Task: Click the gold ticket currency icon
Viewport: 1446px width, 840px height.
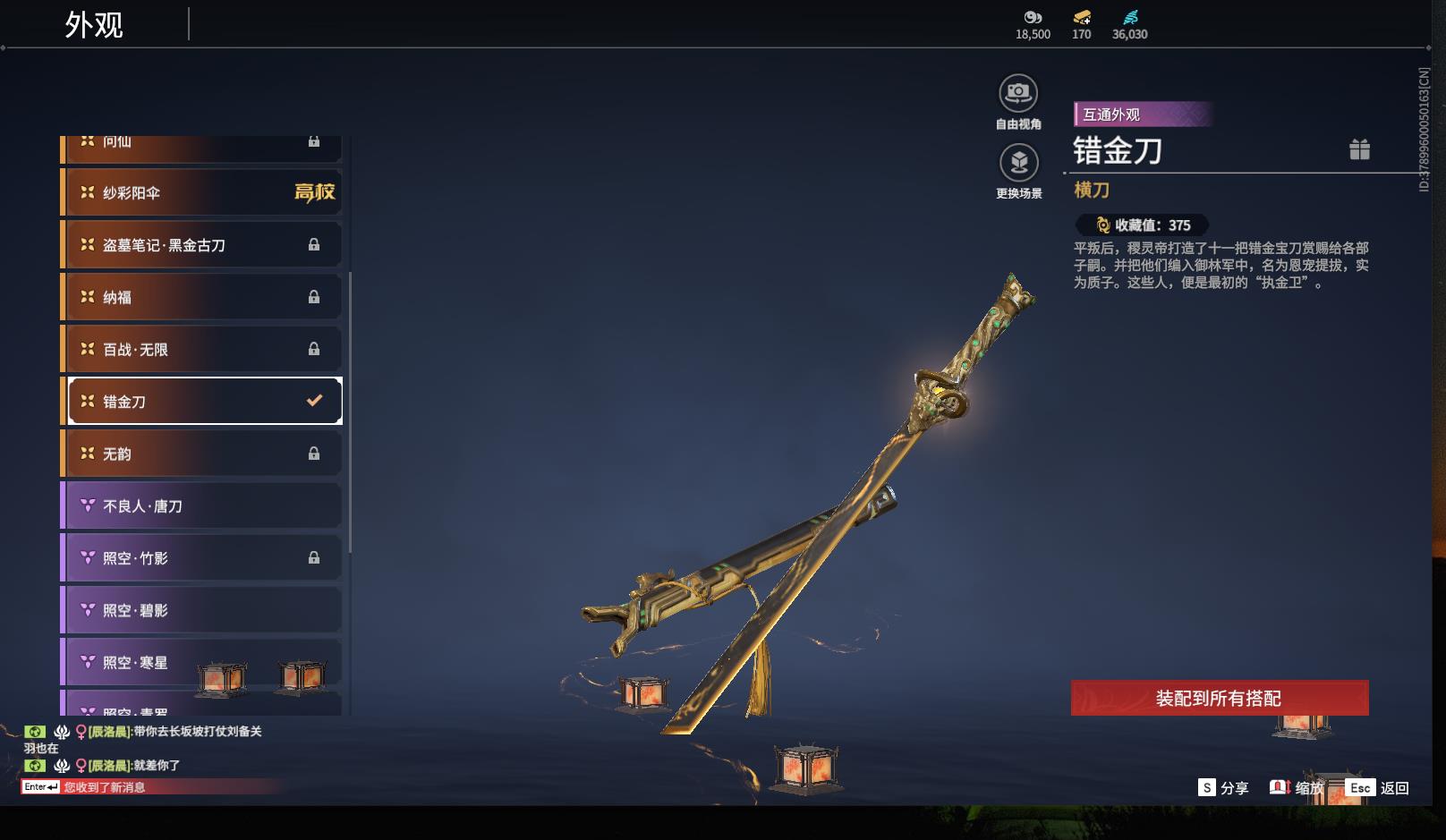Action: [1082, 17]
